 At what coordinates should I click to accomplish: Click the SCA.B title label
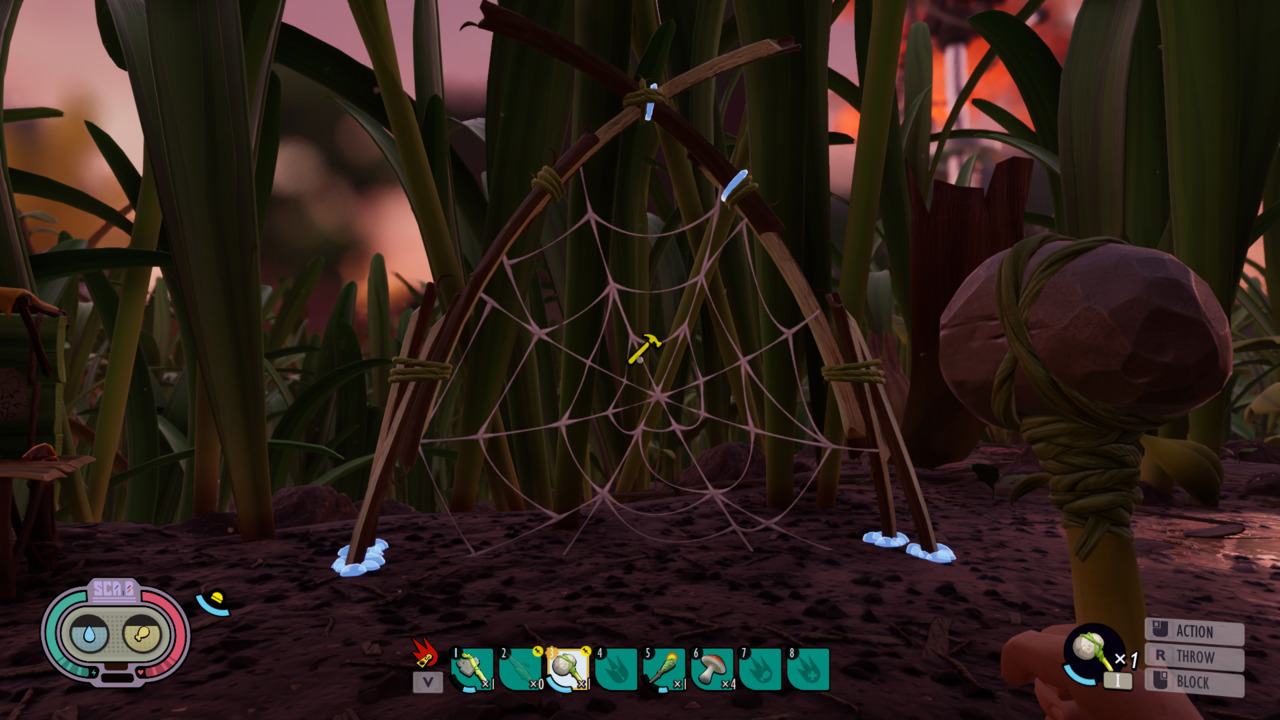click(112, 589)
